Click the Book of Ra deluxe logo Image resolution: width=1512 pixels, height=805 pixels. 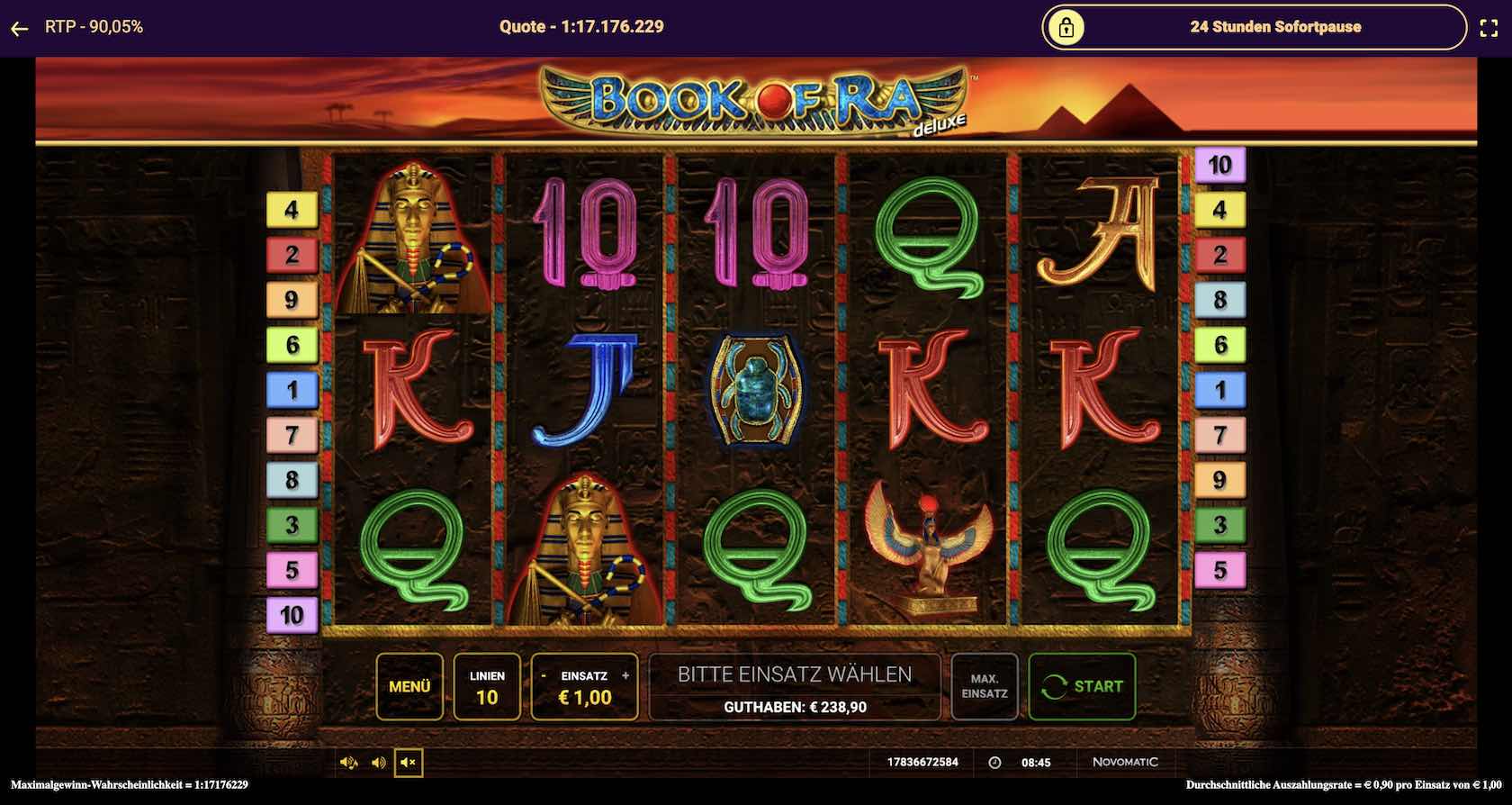coord(756,99)
